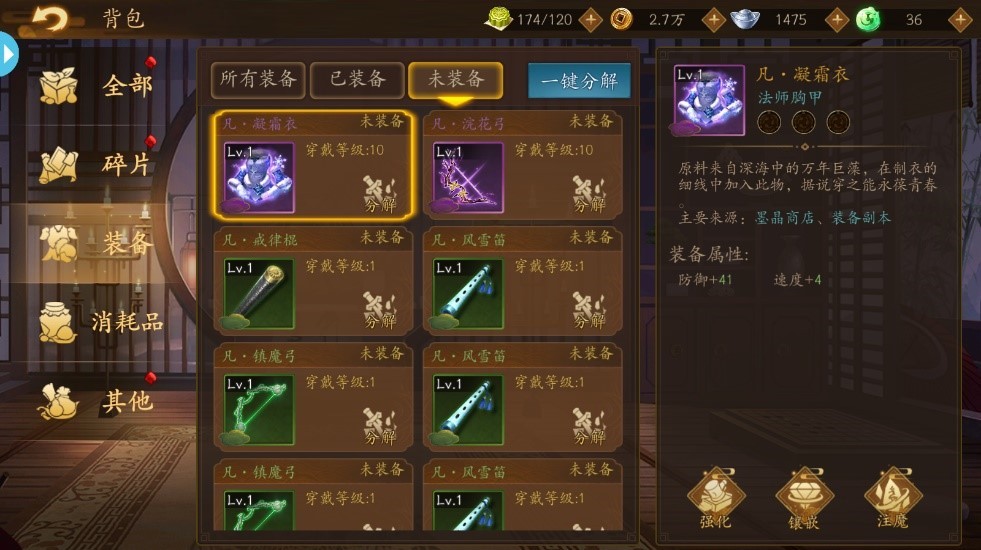Dismantle the 凡·浣花弓 with its 分解 button

589,195
